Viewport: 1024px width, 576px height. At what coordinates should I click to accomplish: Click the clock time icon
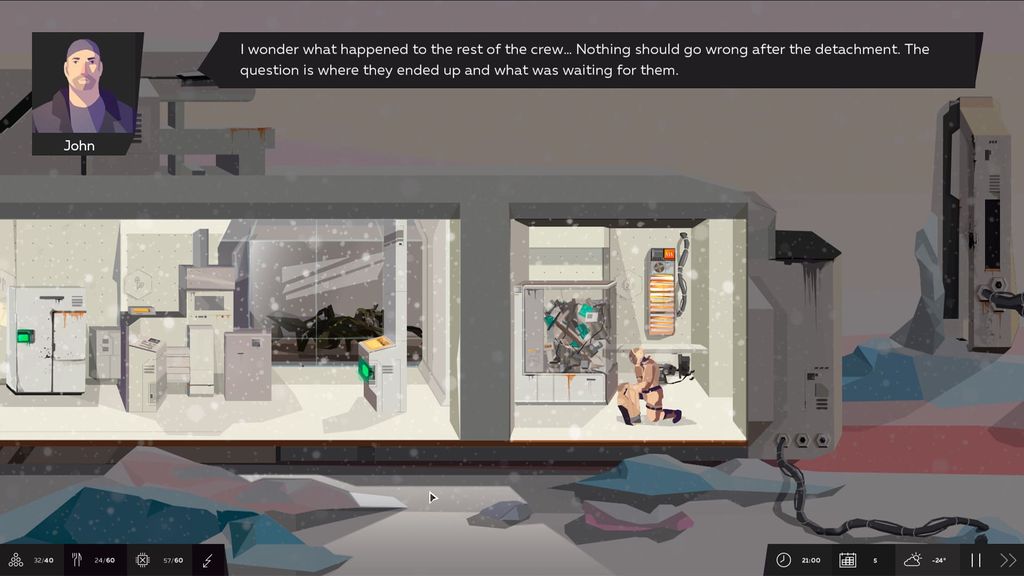point(783,560)
